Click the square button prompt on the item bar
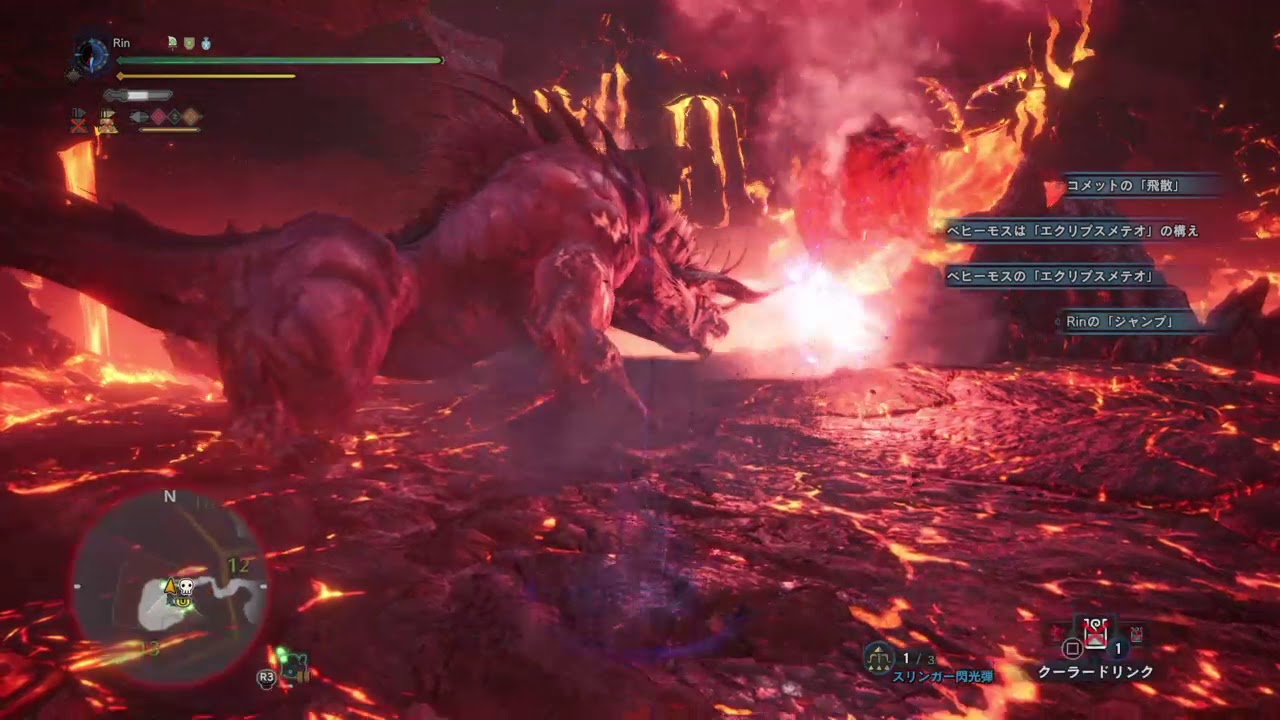1280x720 pixels. [1070, 649]
